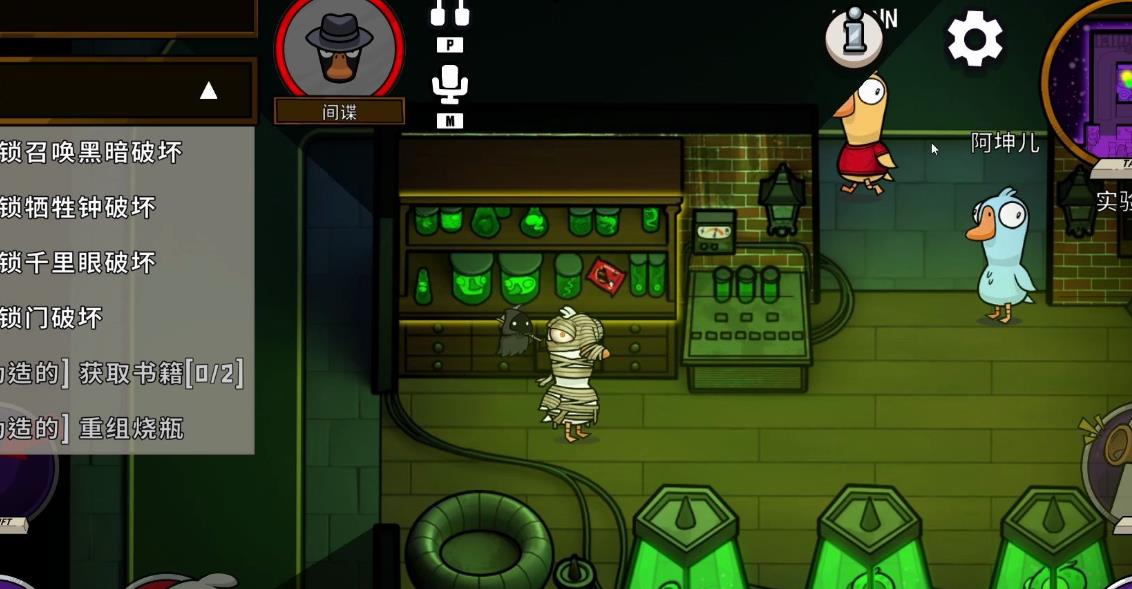
Task: Select the 获取书籍 [0/2] task entry
Action: coord(122,373)
